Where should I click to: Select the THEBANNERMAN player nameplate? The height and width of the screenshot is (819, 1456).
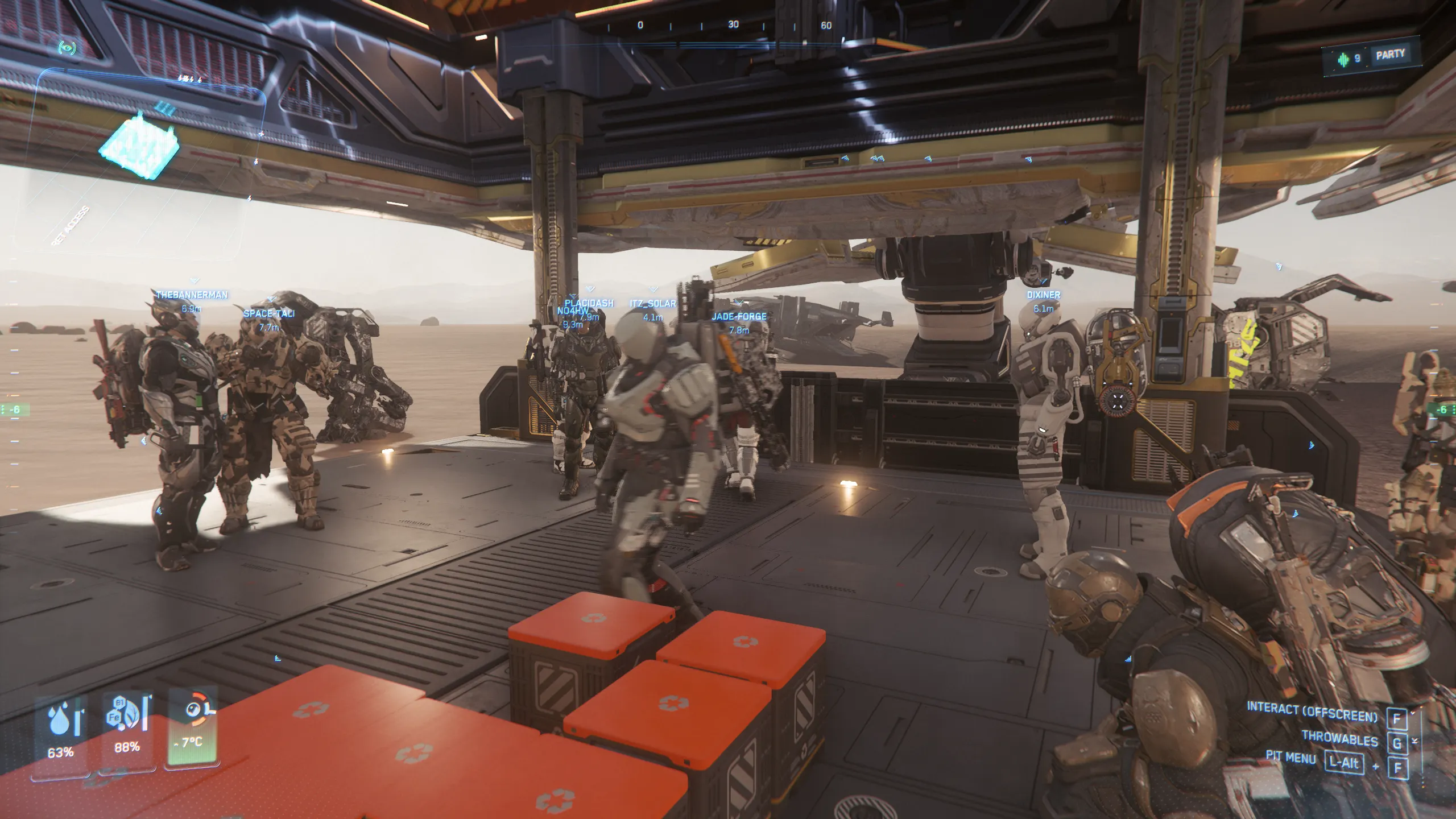[x=192, y=295]
